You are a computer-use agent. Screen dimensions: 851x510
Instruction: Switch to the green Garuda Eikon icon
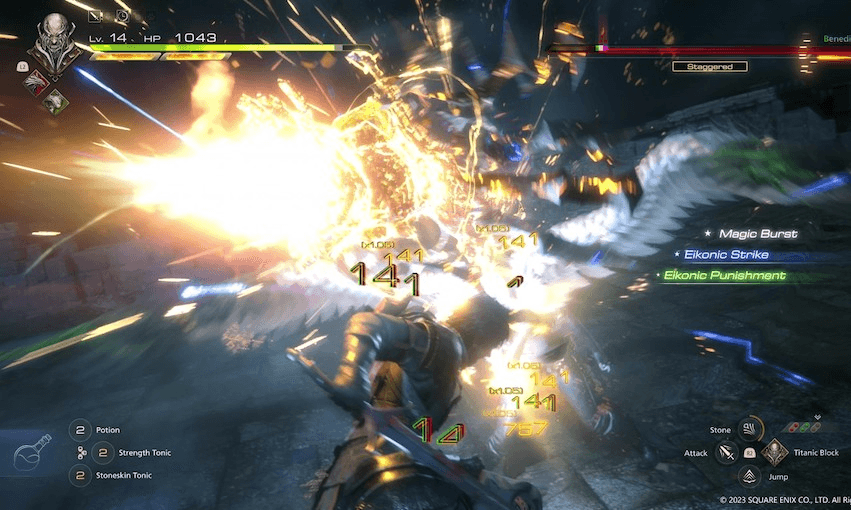coord(57,100)
